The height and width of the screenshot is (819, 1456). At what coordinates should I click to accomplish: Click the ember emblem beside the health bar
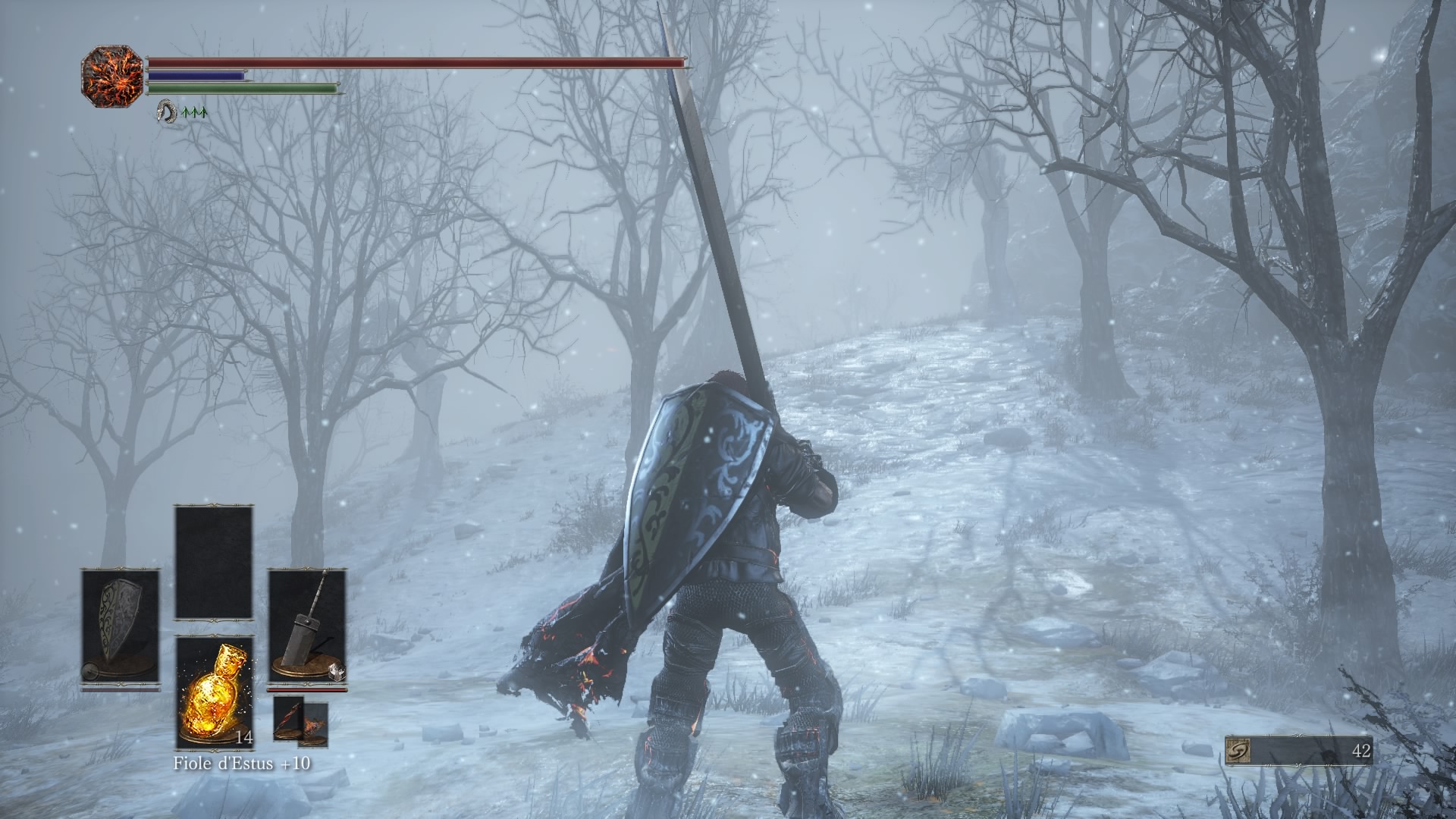112,76
